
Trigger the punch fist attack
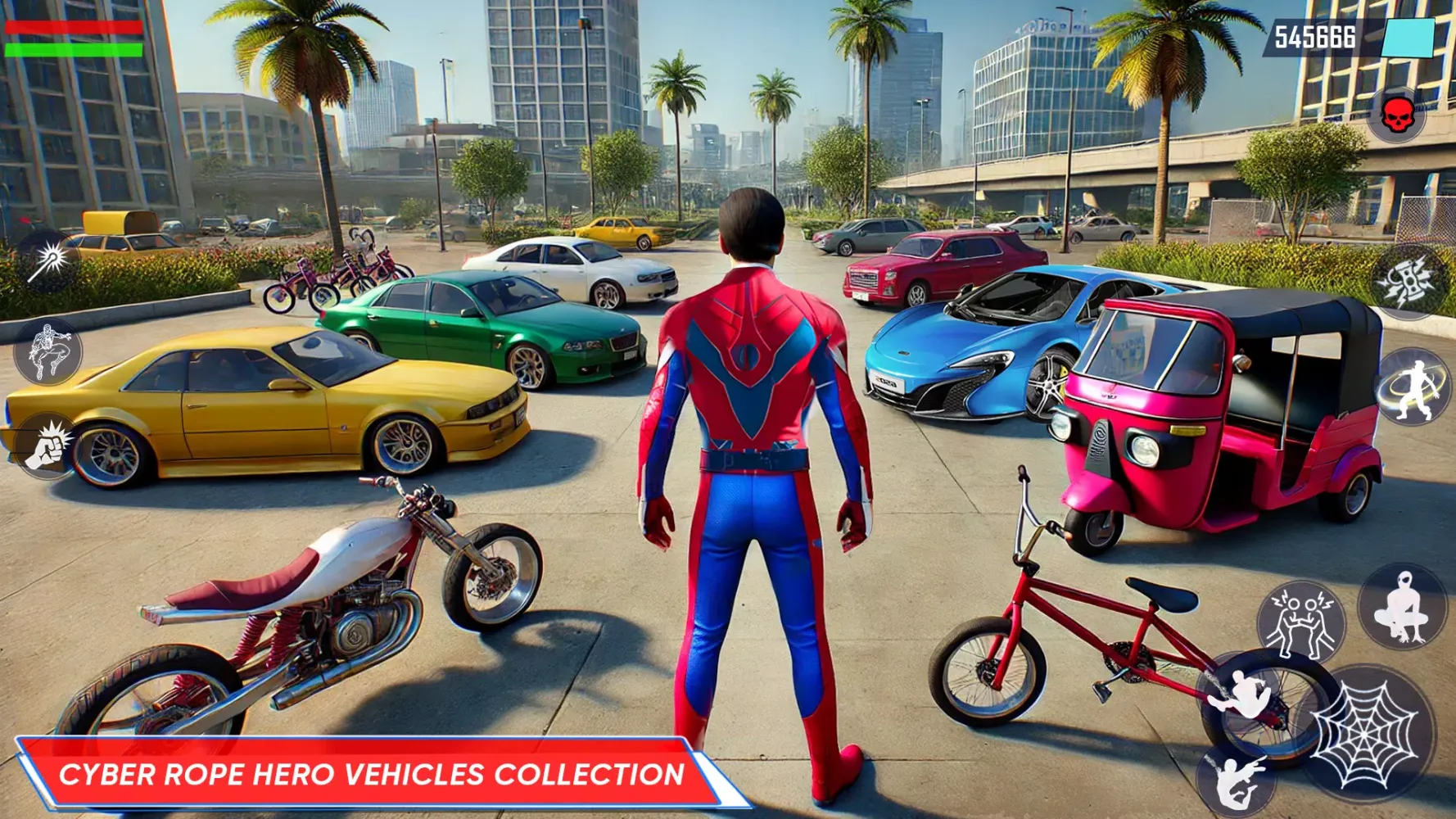coord(47,446)
